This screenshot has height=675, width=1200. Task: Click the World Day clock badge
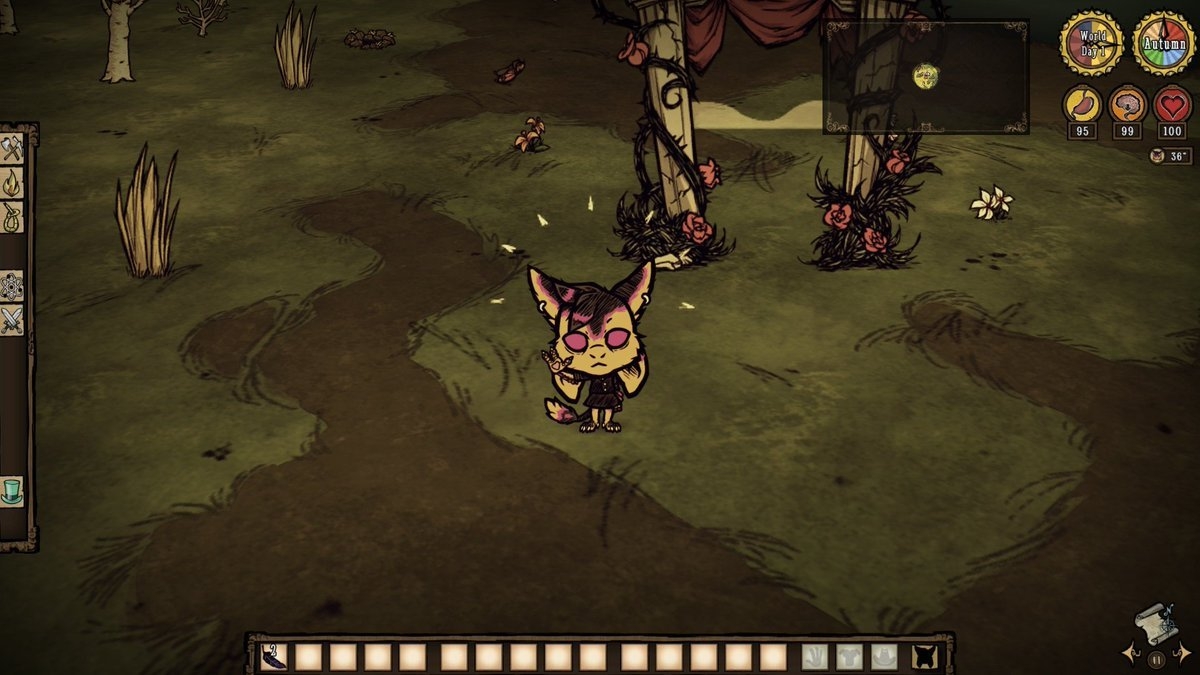pos(1092,43)
